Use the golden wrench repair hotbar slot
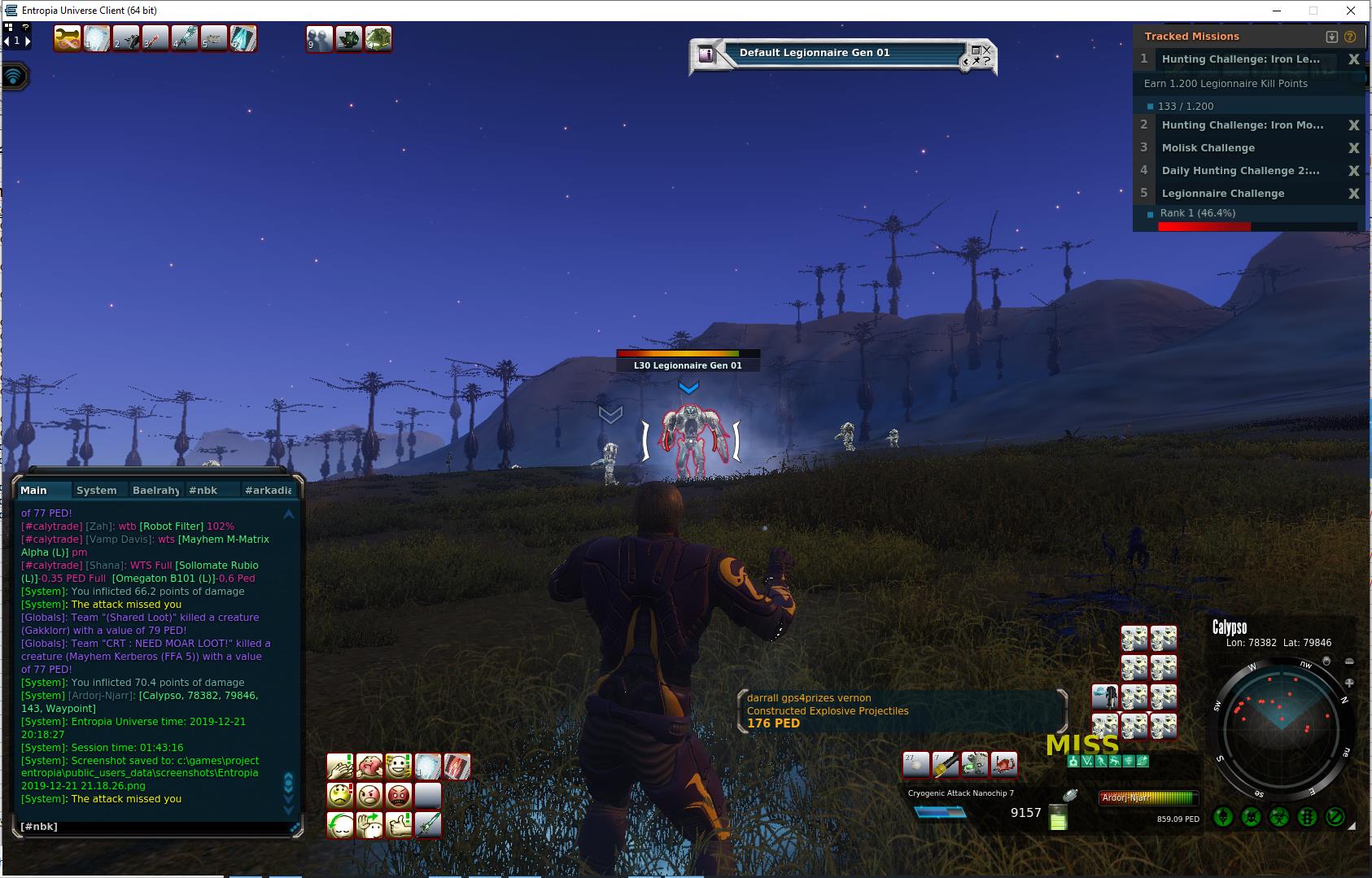The height and width of the screenshot is (878, 1372). pos(67,38)
